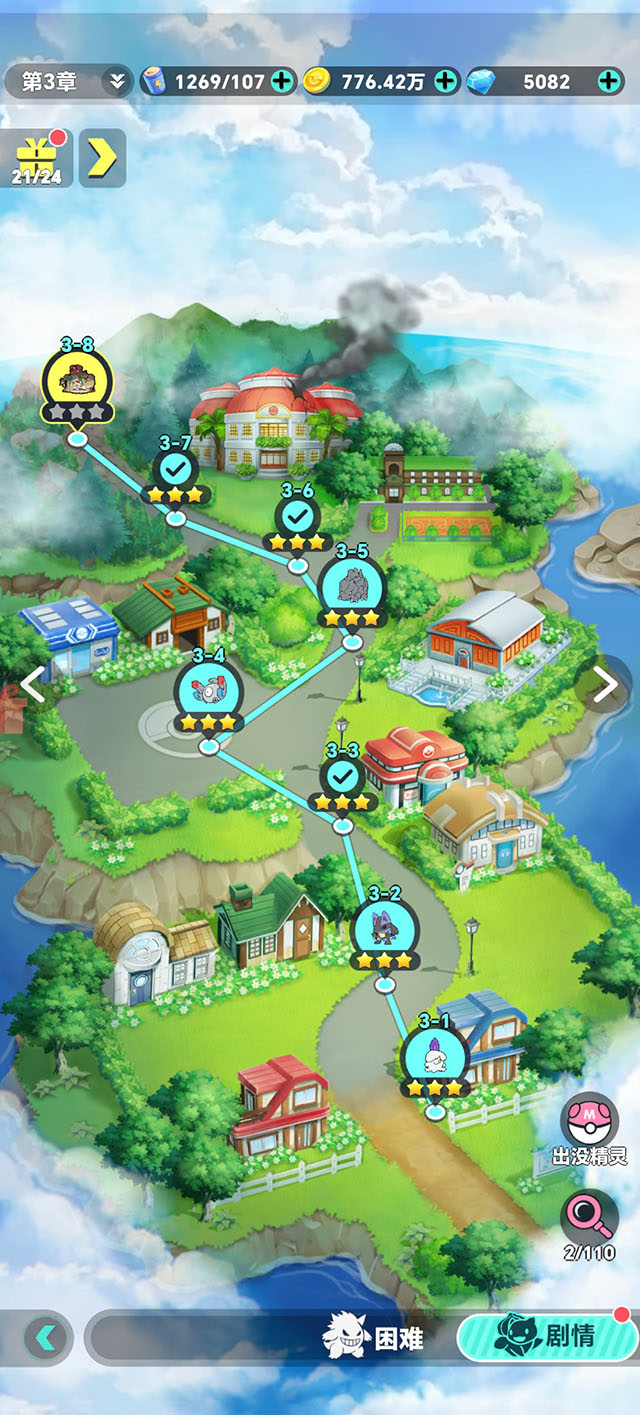Switch to the 剧情 story tab

[547, 1337]
